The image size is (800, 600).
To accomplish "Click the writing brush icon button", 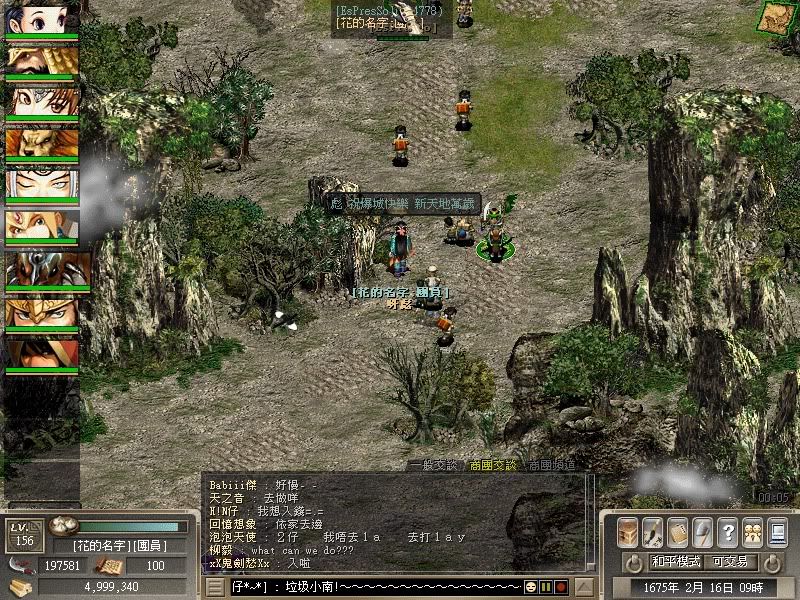I will (x=653, y=531).
